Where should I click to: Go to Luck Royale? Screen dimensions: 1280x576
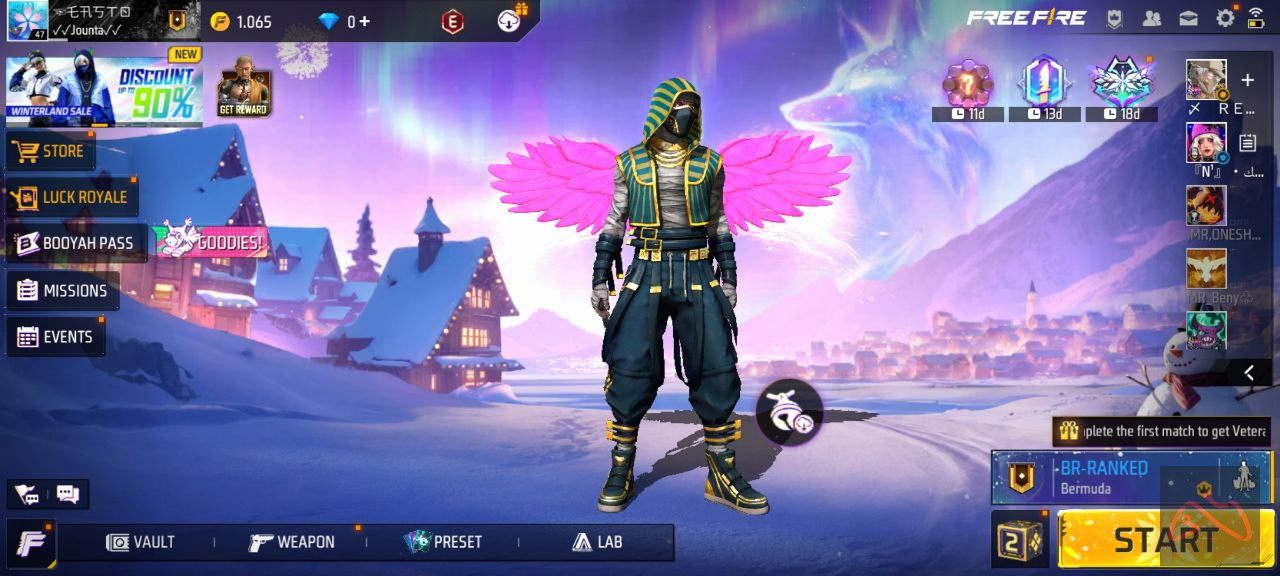click(72, 197)
